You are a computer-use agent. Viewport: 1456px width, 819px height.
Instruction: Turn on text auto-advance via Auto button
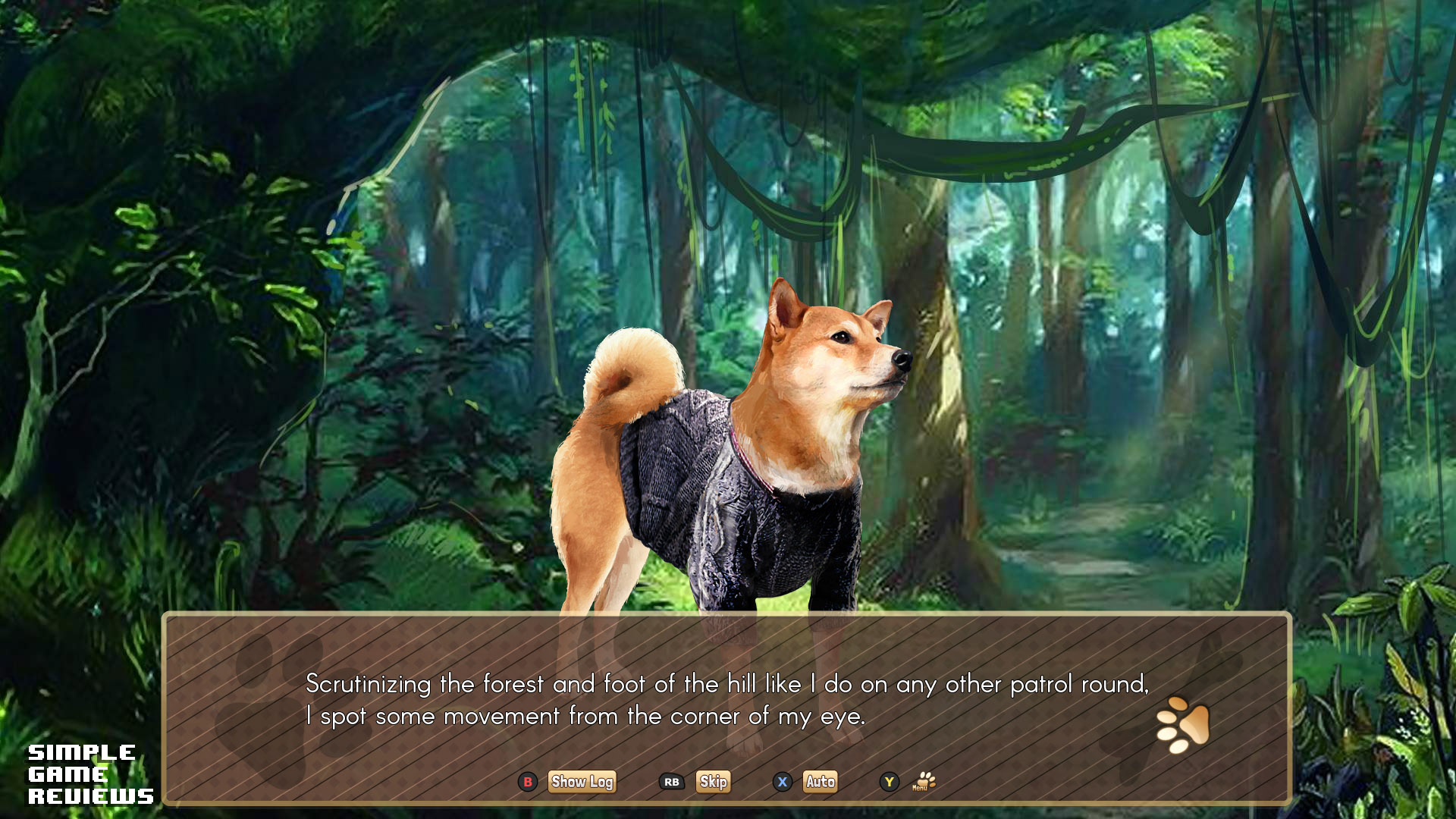(x=821, y=782)
